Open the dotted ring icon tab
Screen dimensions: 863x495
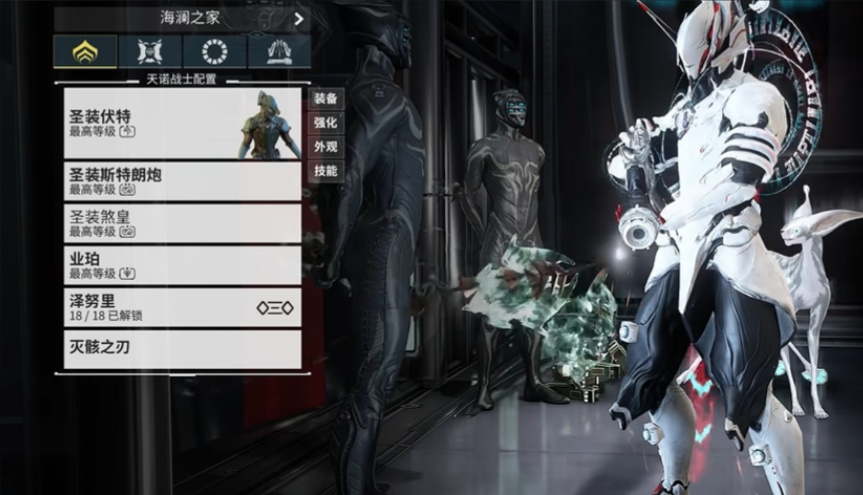[x=215, y=52]
